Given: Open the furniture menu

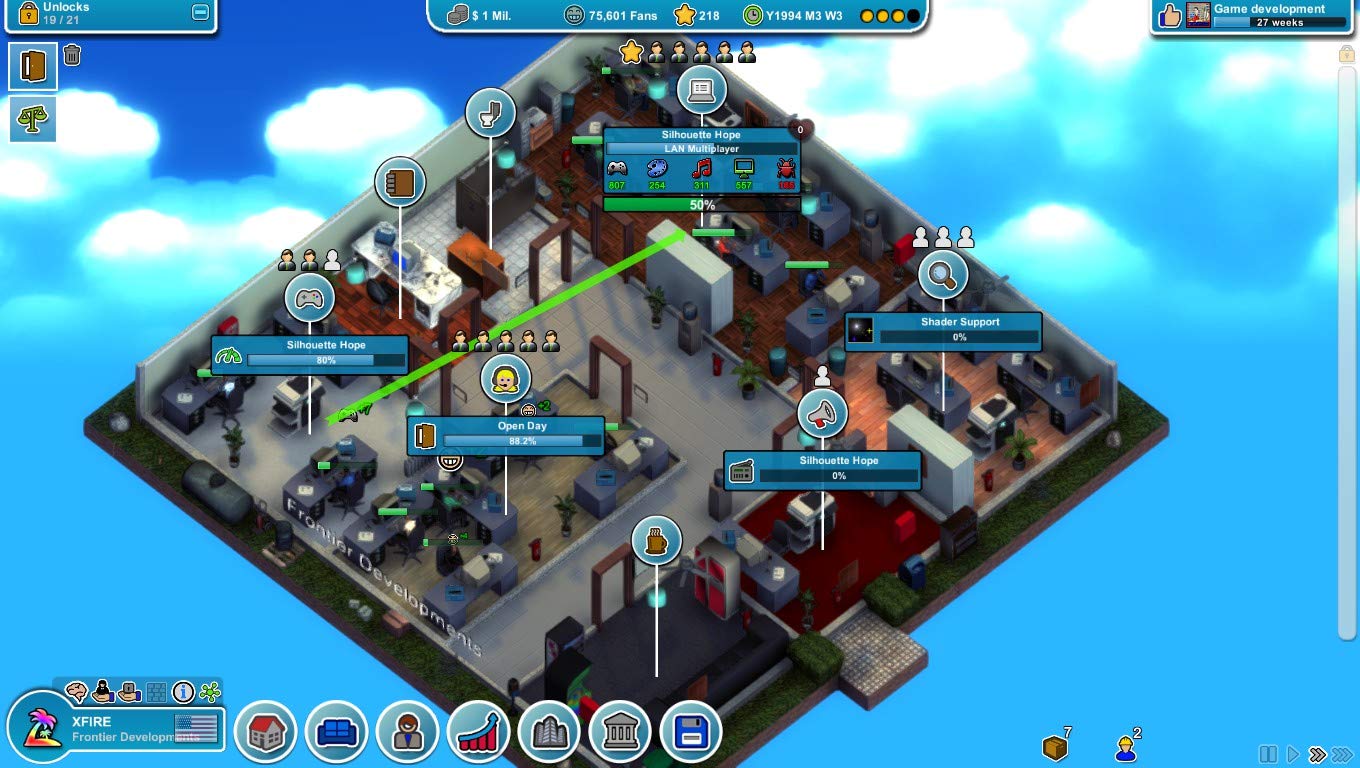Looking at the screenshot, I should click(336, 731).
